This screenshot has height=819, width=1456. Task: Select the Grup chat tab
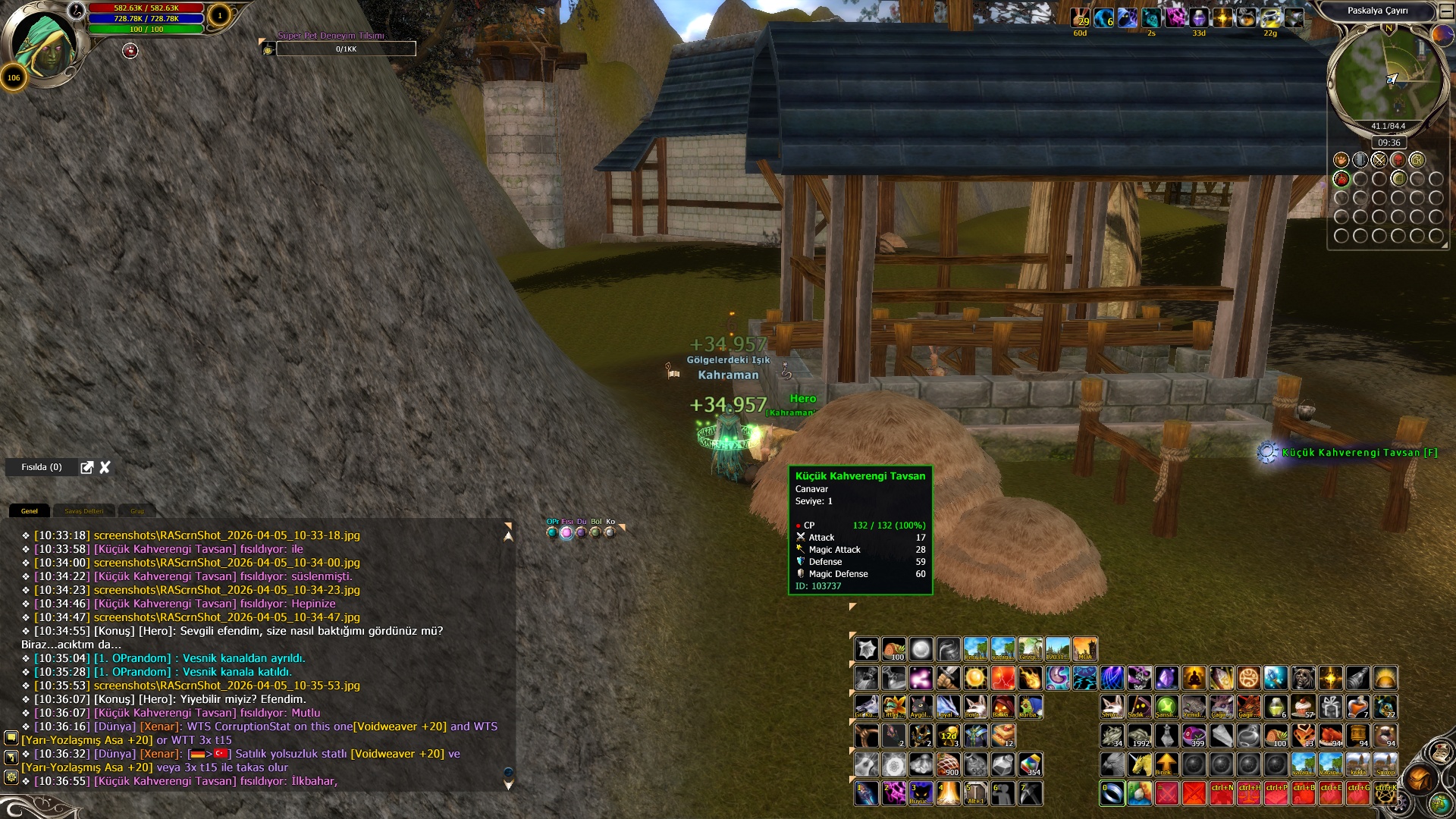pos(137,511)
